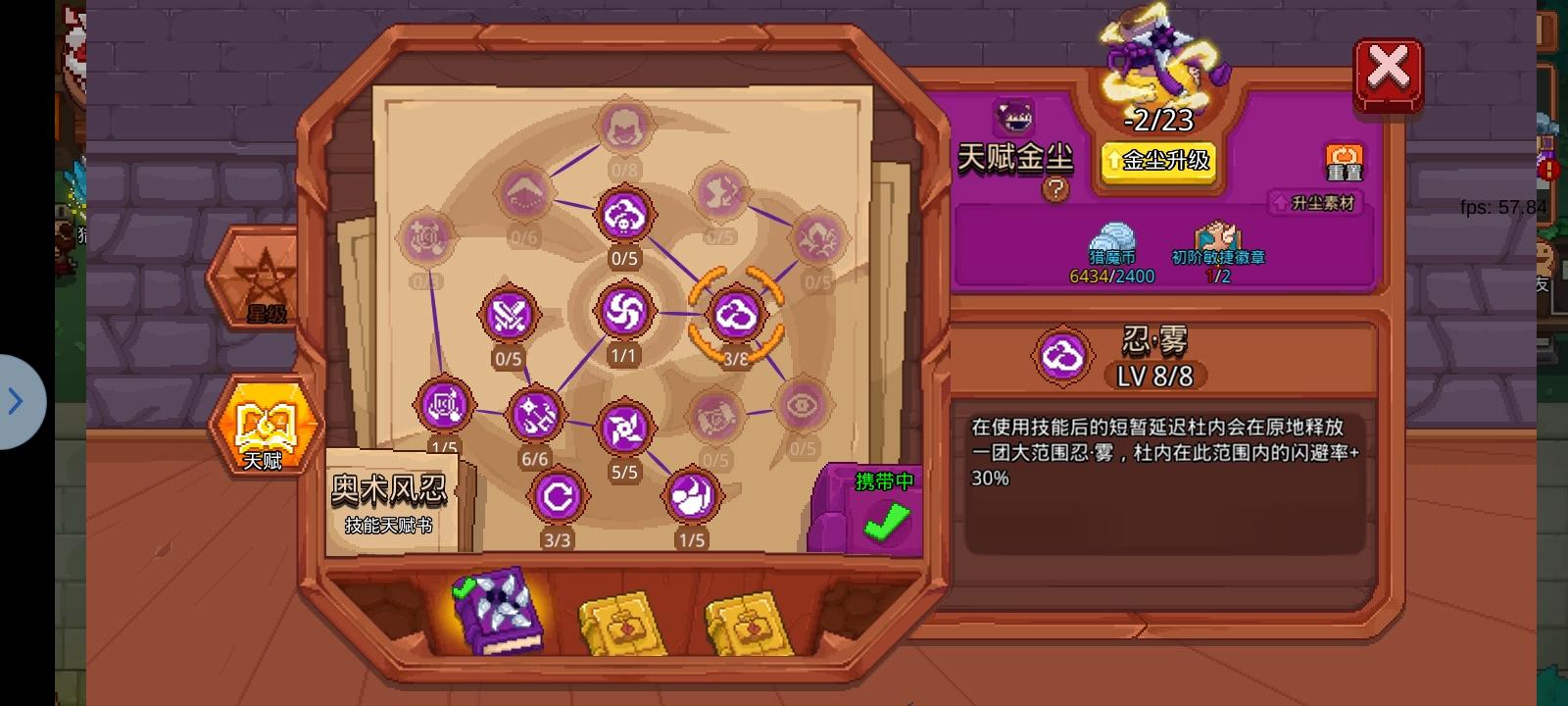The image size is (1568, 706).
Task: Click the 6/6 kunai talent node
Action: pos(535,415)
